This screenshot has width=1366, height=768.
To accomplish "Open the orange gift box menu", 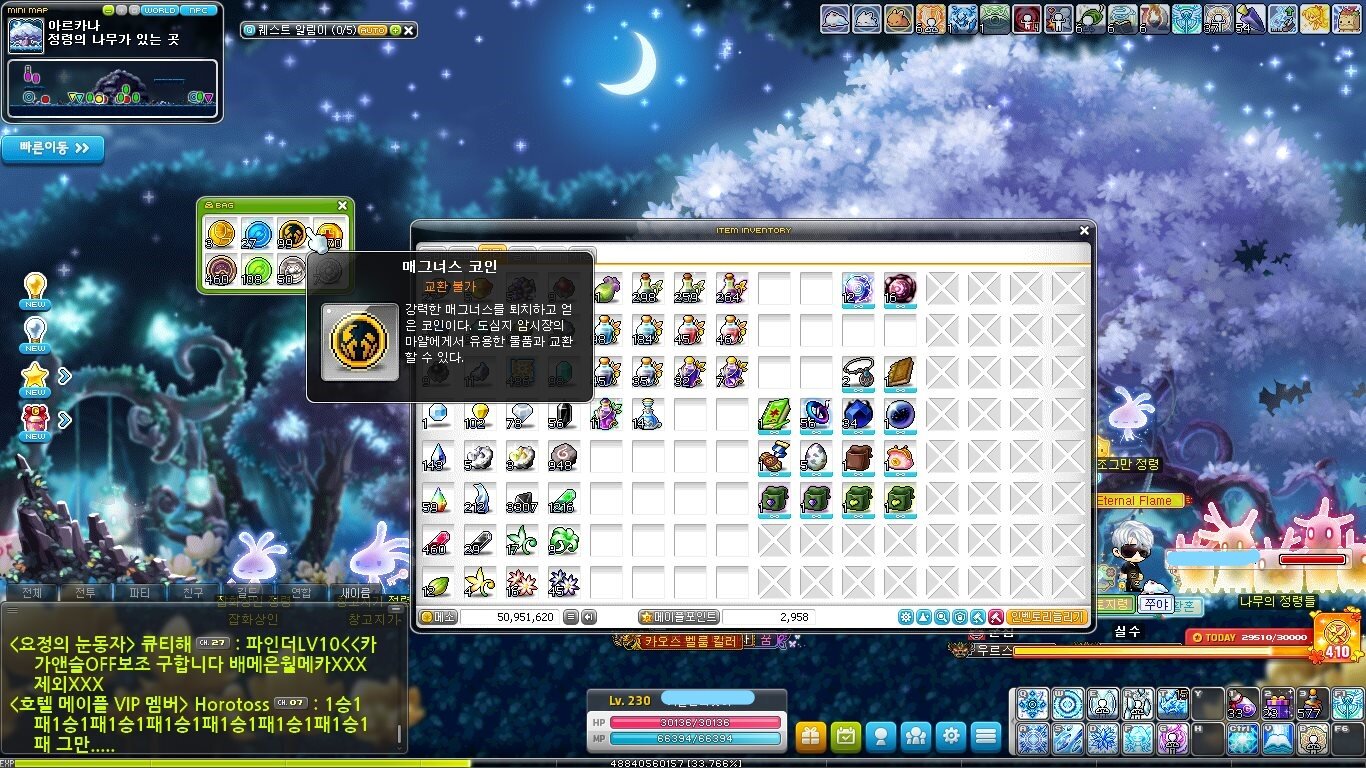I will click(x=811, y=737).
